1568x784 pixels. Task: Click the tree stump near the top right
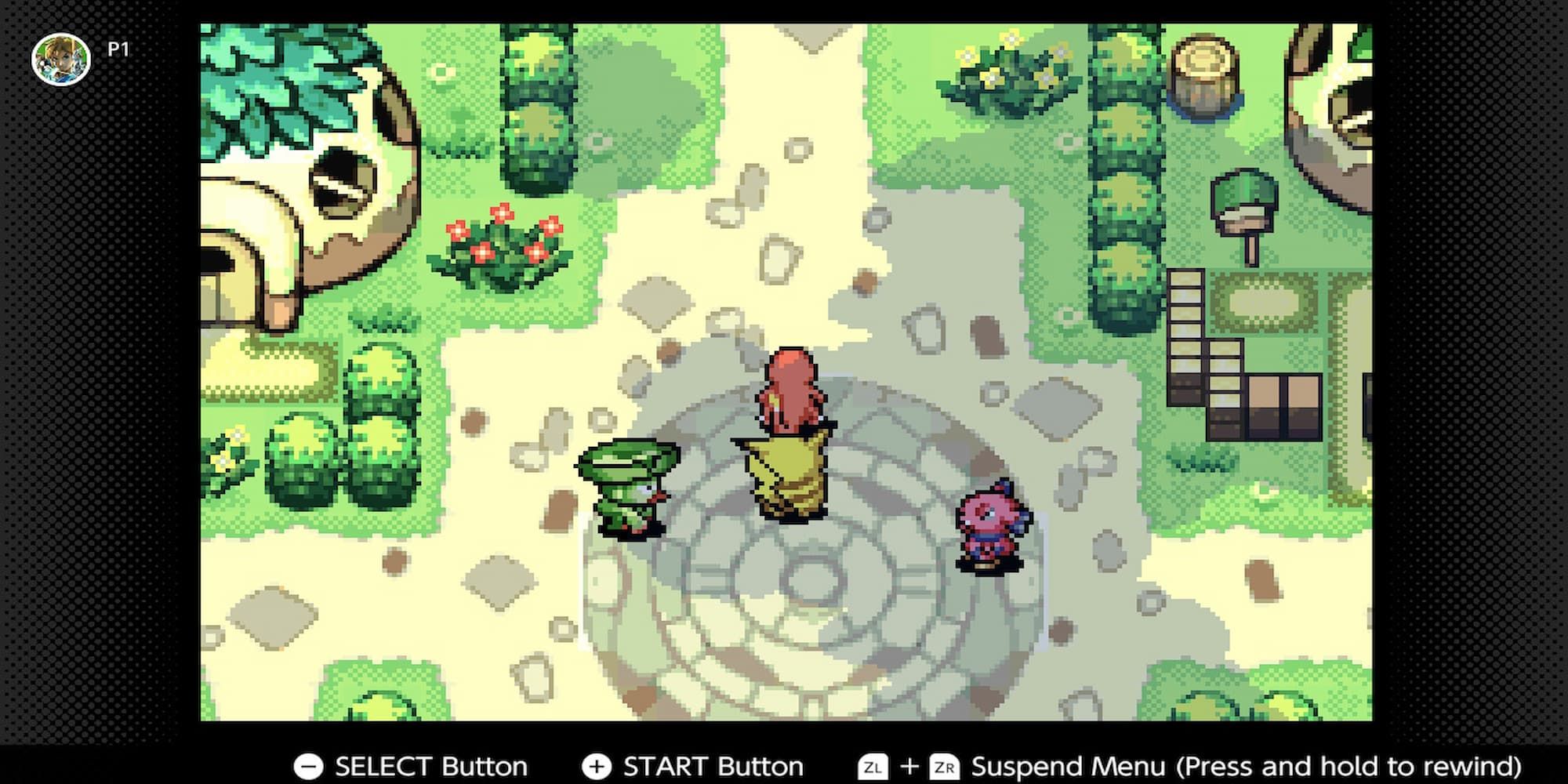tap(1203, 74)
